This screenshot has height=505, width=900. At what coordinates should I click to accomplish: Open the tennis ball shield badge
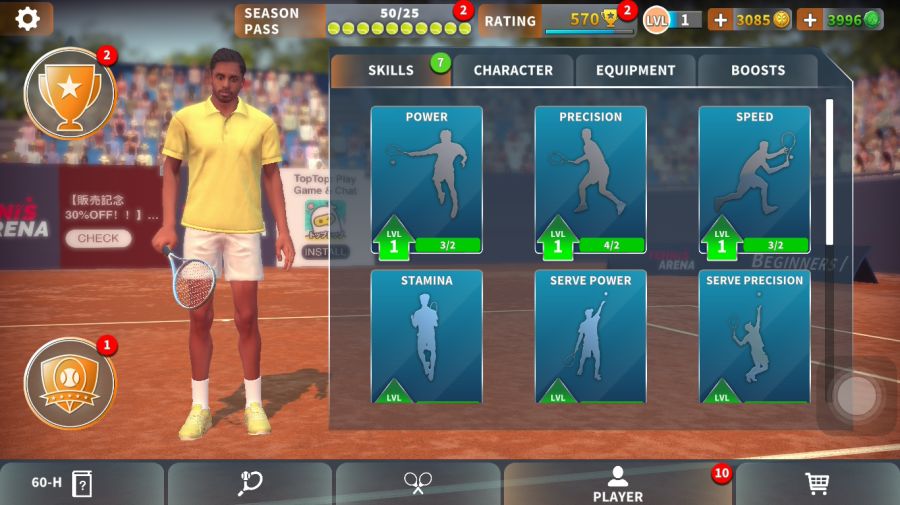[x=69, y=383]
